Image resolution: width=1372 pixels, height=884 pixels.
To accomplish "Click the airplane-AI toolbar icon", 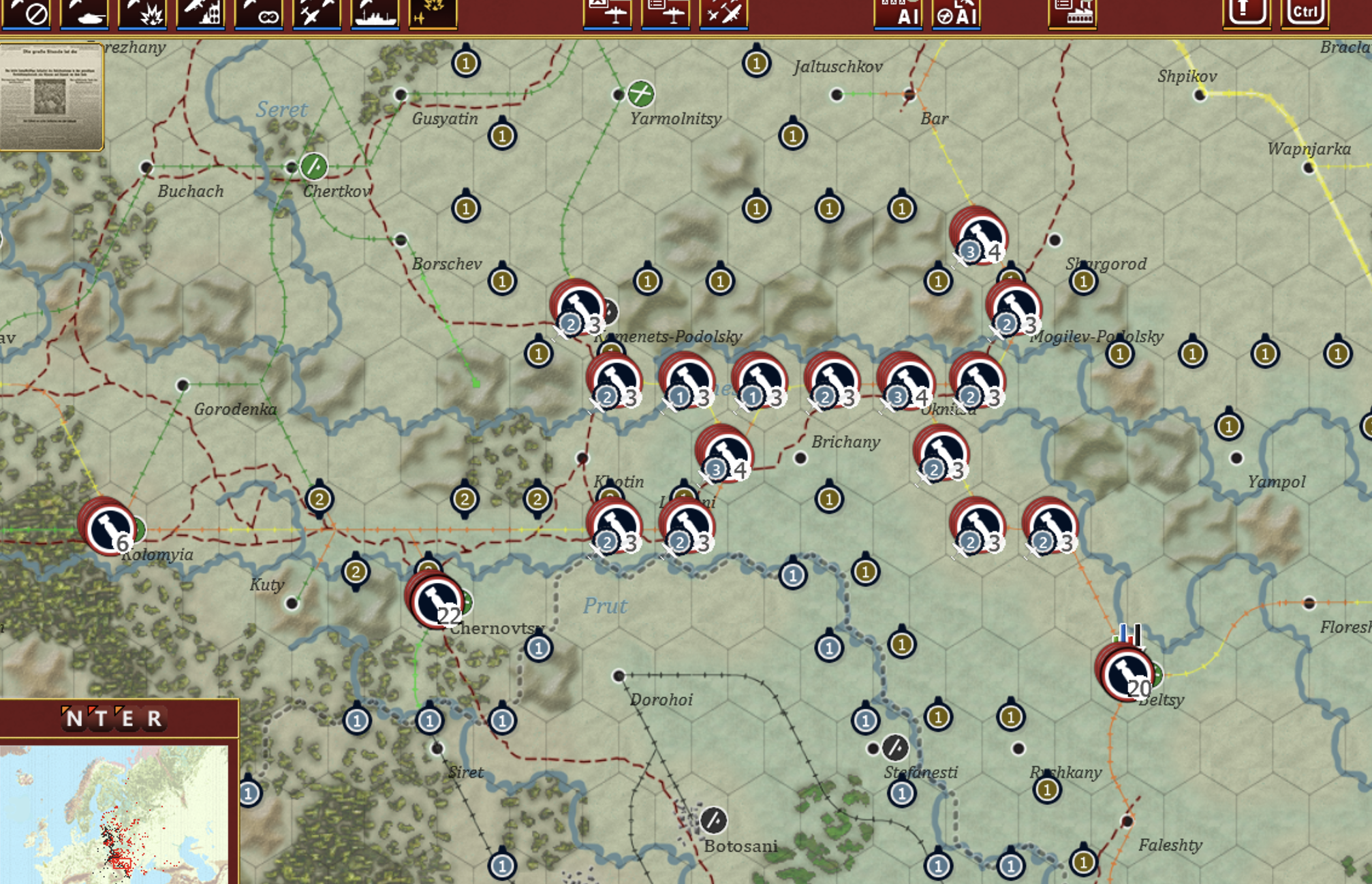I will coord(955,15).
